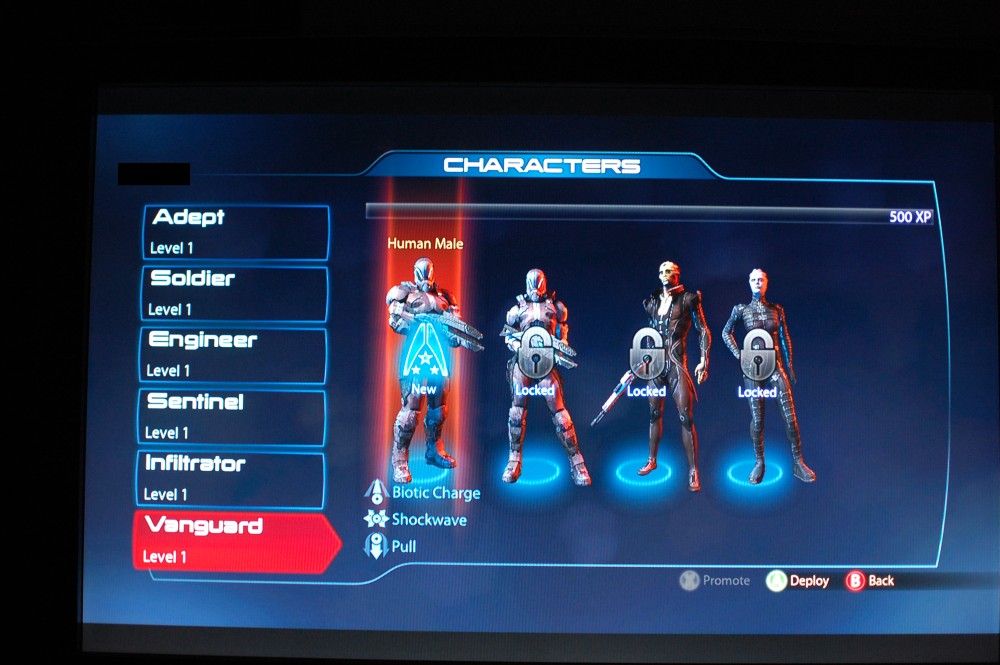Select the Soldier class
This screenshot has width=1000, height=665.
click(x=236, y=293)
